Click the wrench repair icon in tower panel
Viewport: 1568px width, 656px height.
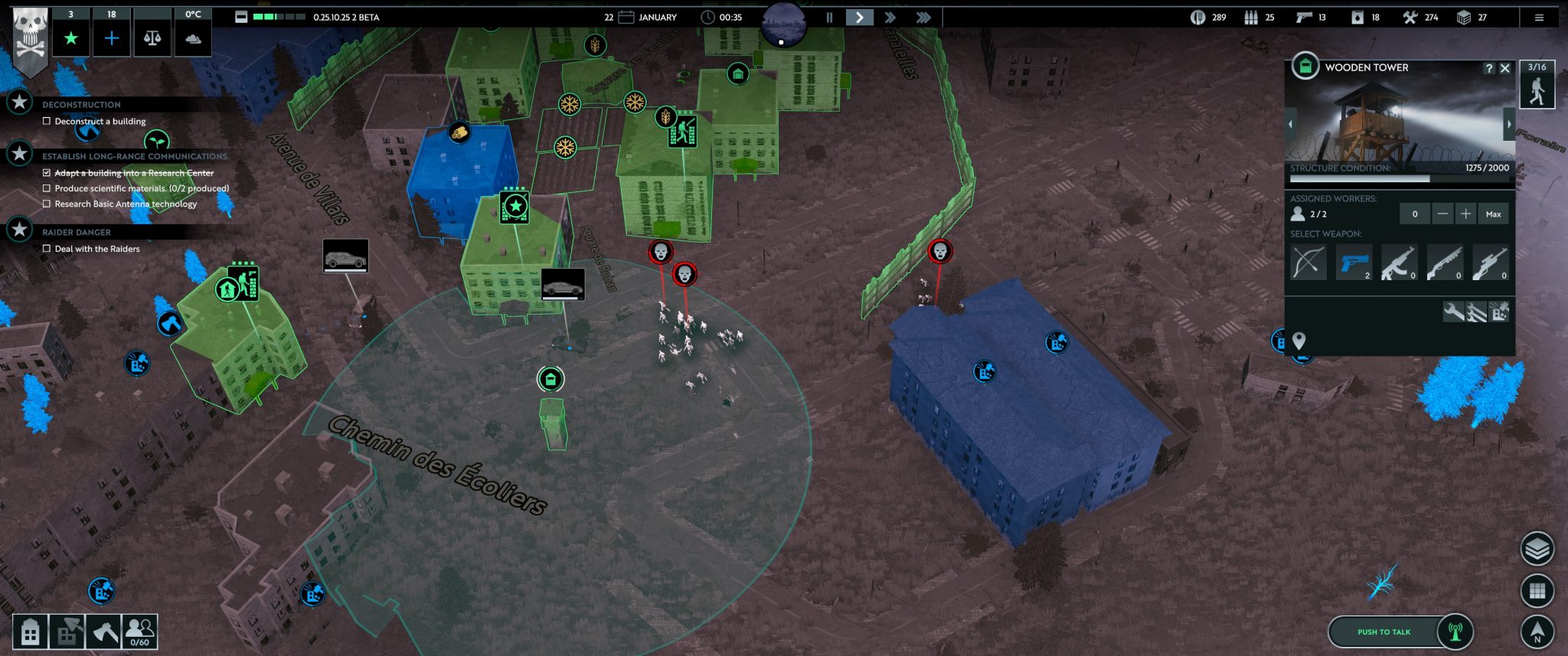point(1454,312)
